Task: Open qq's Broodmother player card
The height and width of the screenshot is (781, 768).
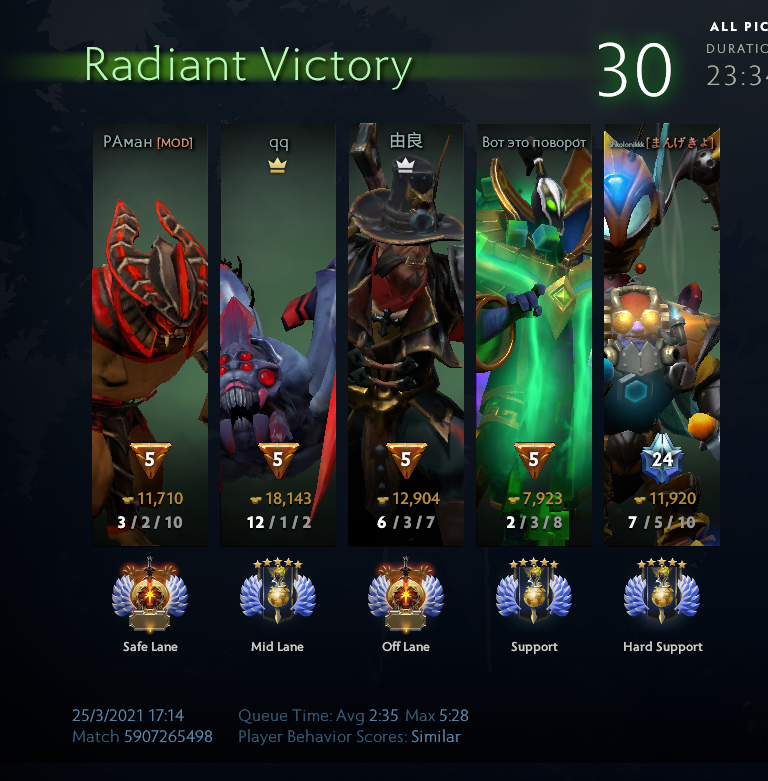Action: [277, 335]
